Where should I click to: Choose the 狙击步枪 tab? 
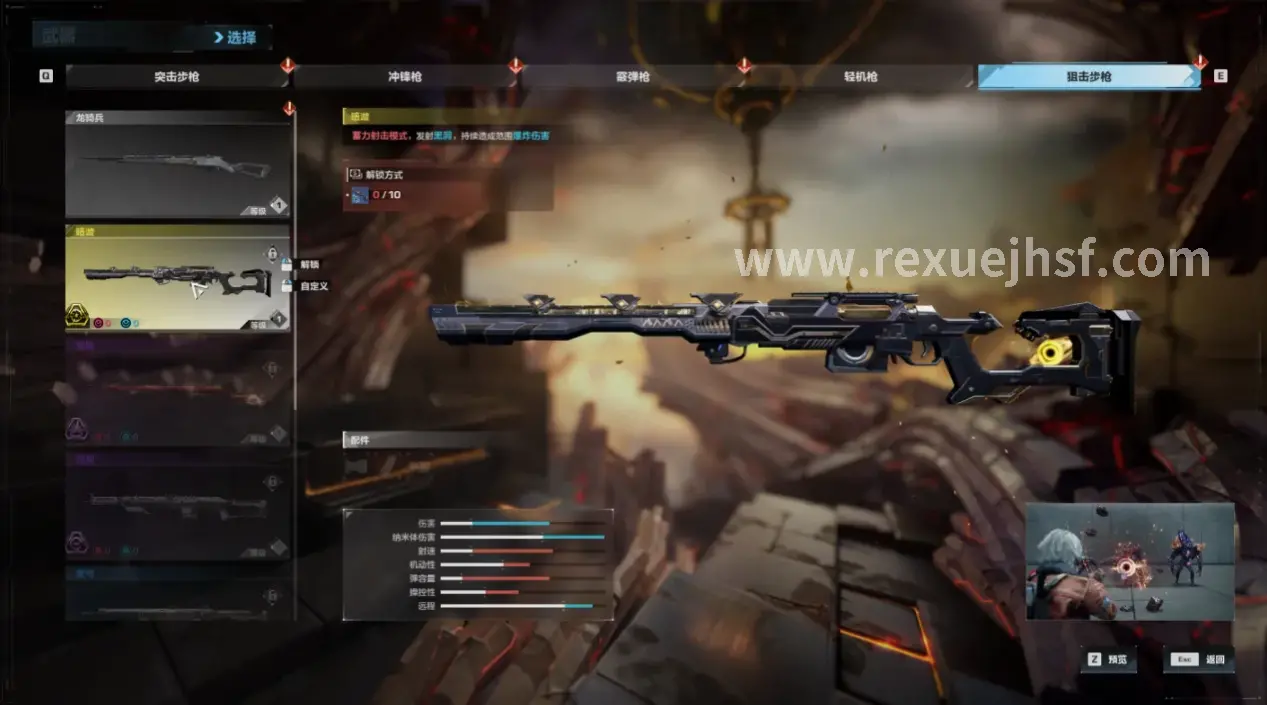(1089, 76)
